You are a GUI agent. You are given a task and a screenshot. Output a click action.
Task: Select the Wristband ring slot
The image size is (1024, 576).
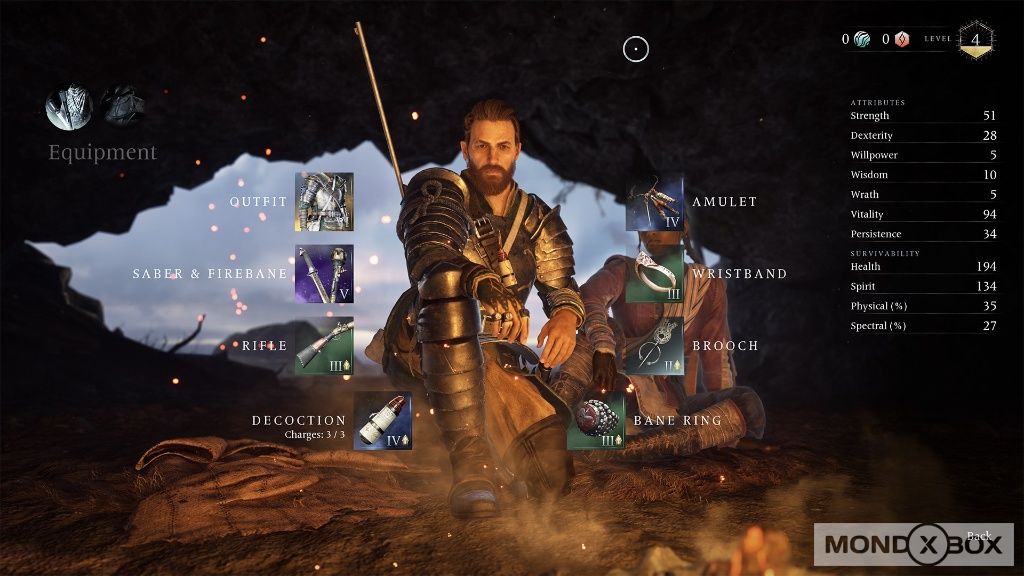pos(655,274)
